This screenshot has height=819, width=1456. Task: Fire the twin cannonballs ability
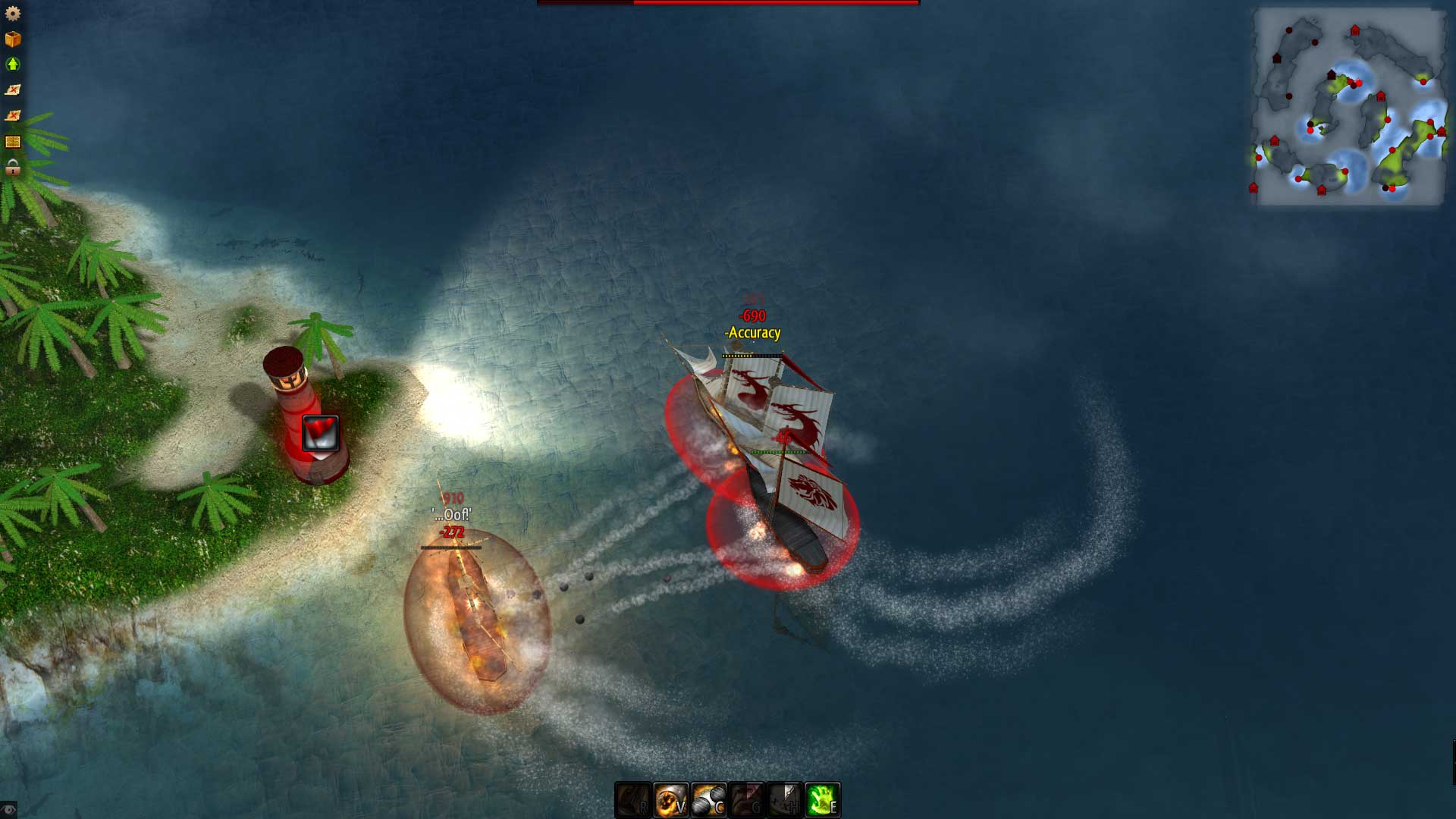tap(709, 800)
